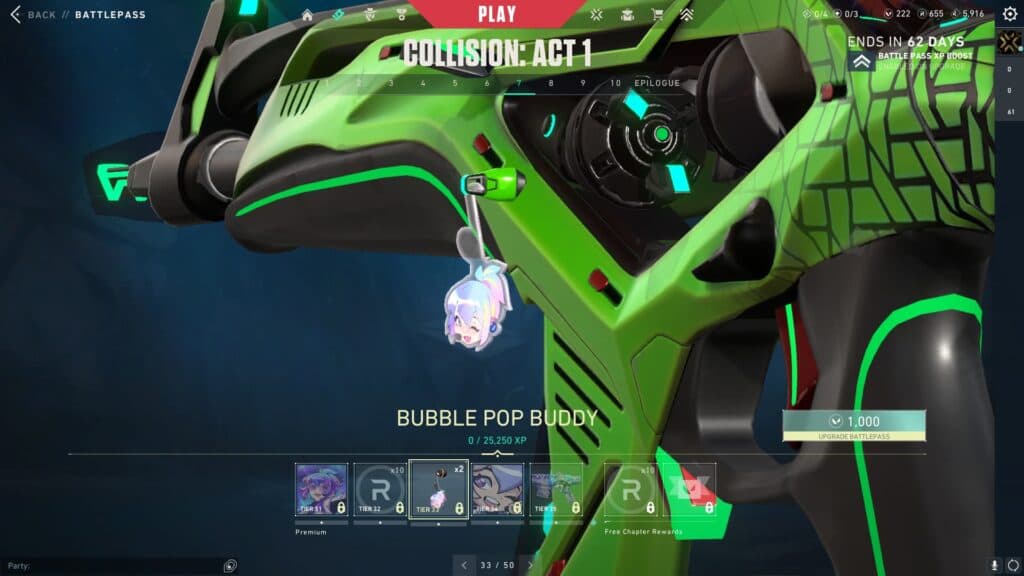Choose the Tier 33 Bubble Pop Buddy tile
The width and height of the screenshot is (1024, 576).
439,489
